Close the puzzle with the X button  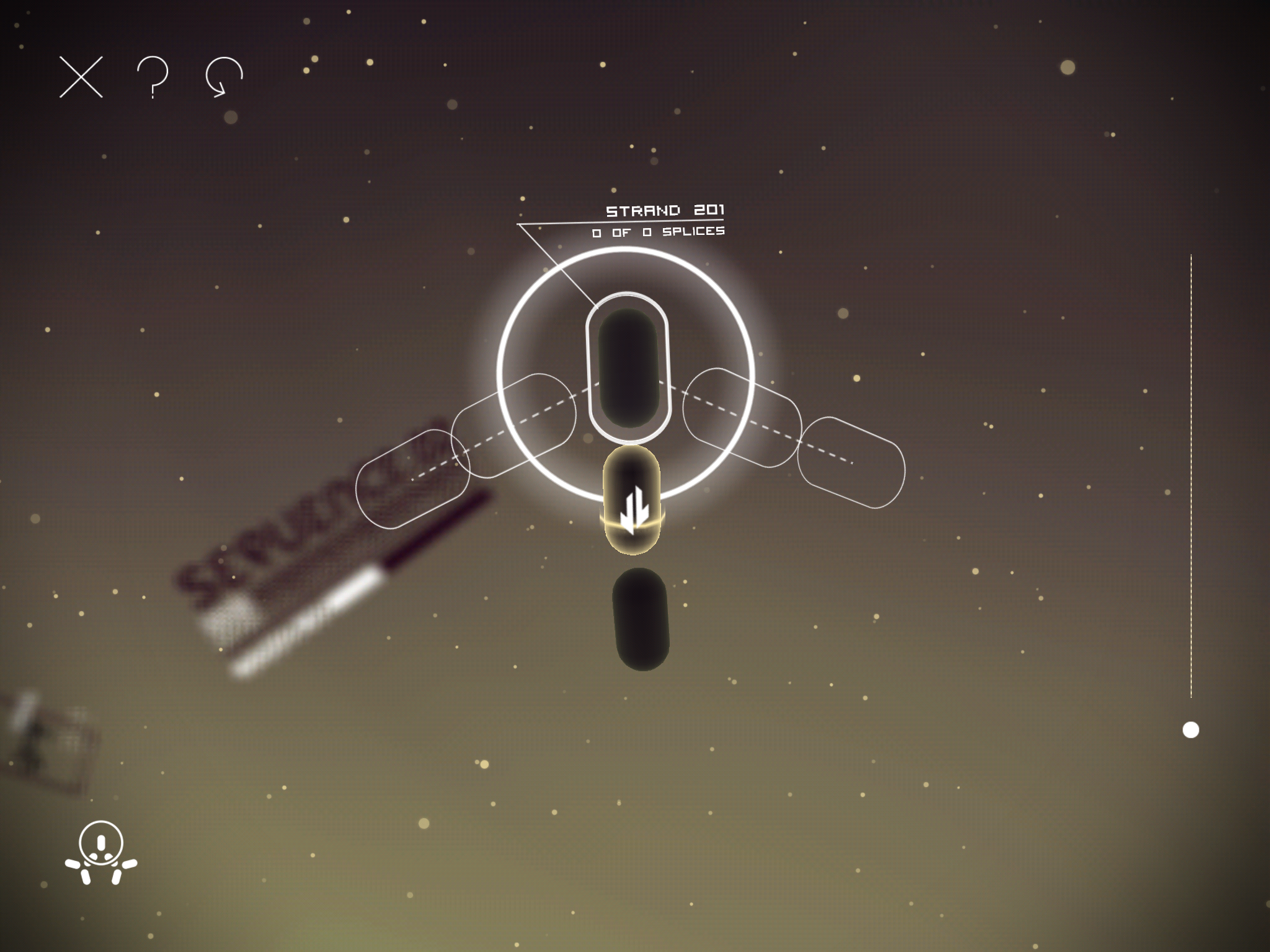[81, 77]
